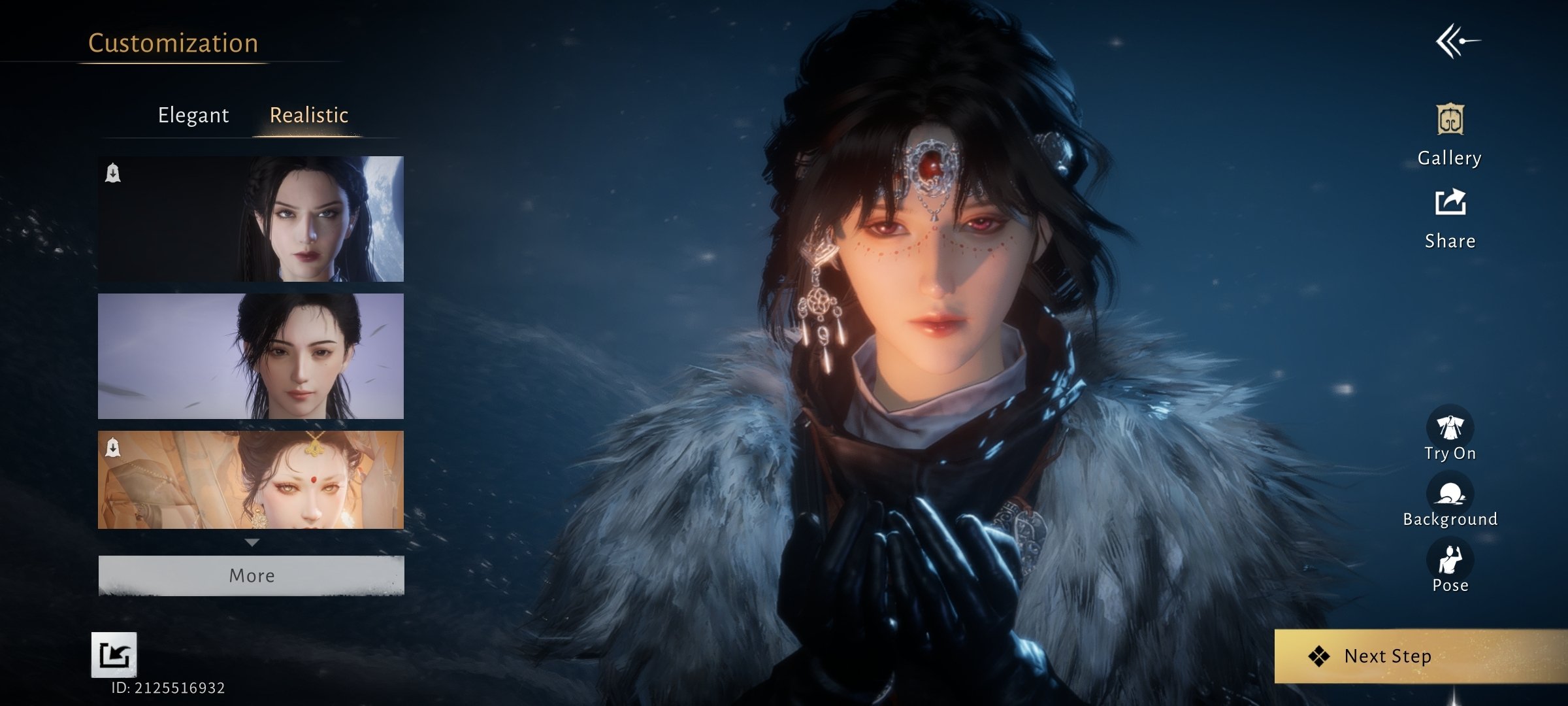Select the Realistic tab
Image resolution: width=1568 pixels, height=706 pixels.
308,115
